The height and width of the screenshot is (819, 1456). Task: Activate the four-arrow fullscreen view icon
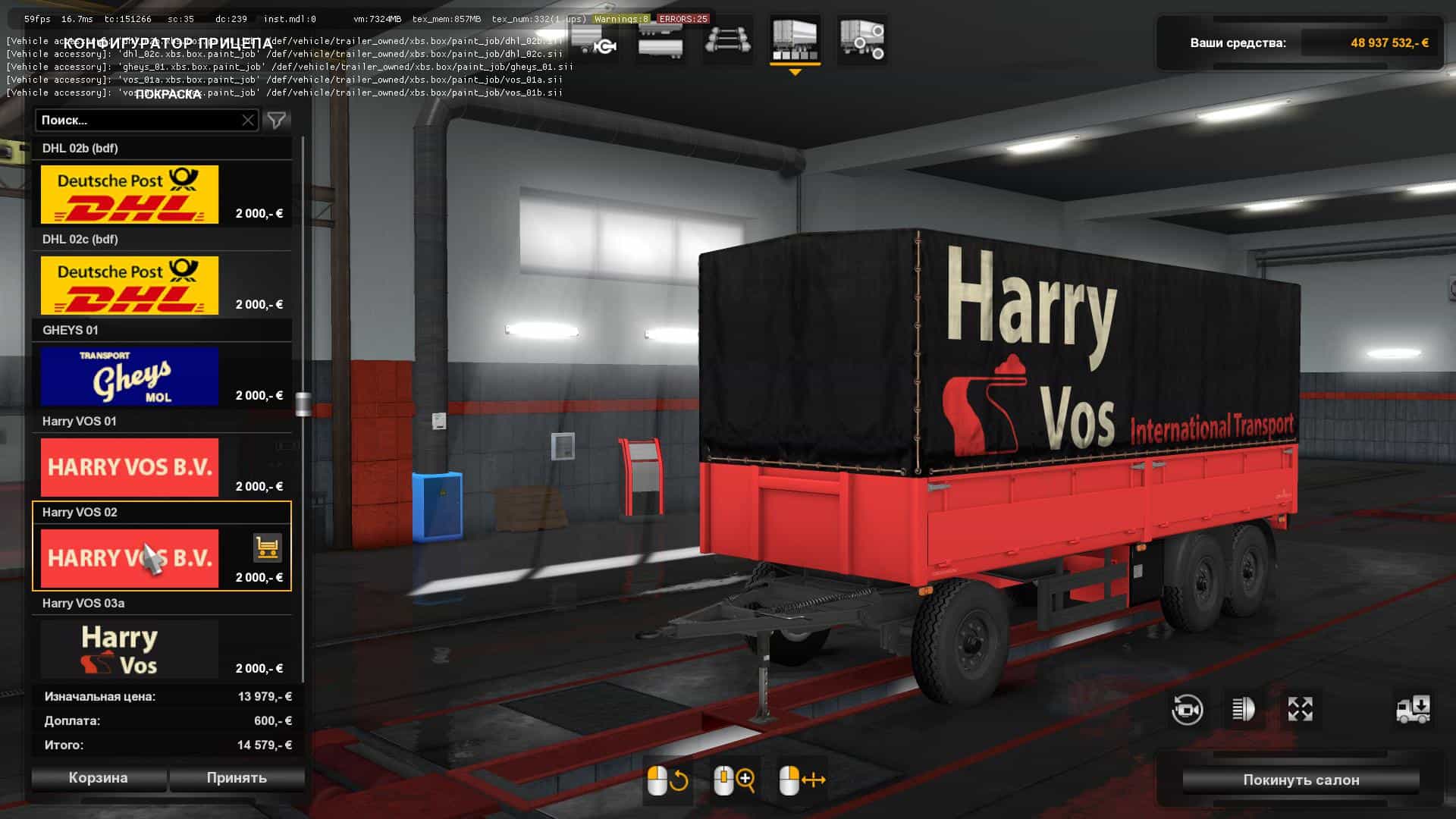pyautogui.click(x=1300, y=710)
